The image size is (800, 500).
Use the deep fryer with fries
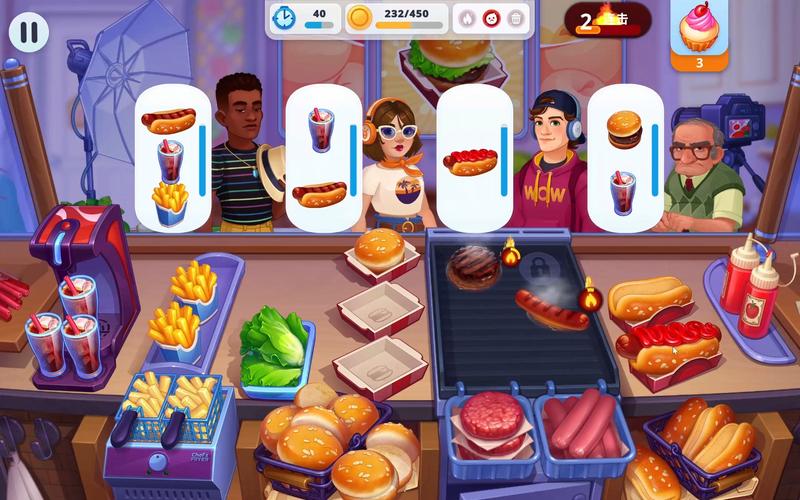tap(168, 407)
